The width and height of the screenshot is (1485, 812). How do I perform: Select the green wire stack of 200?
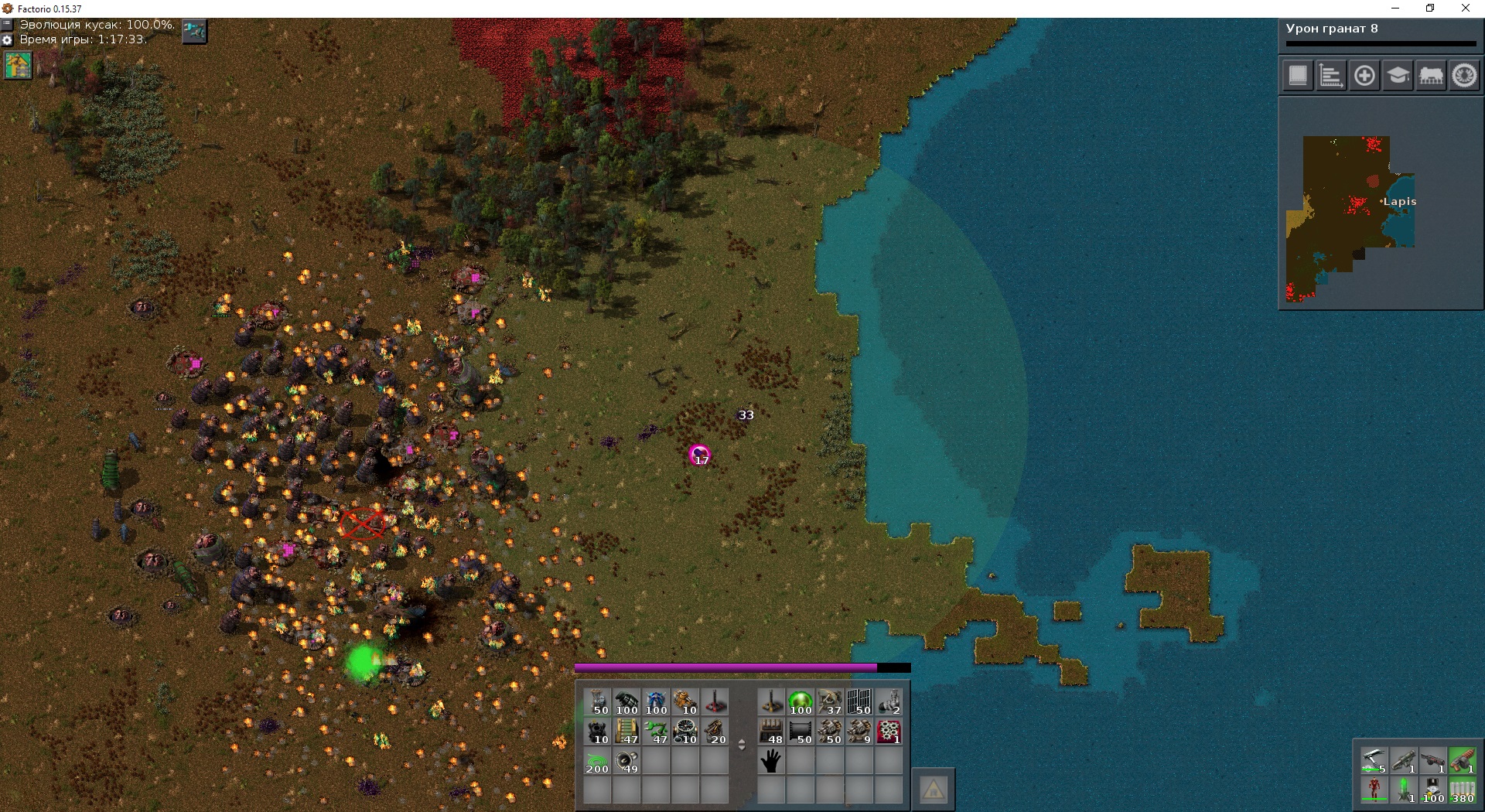tap(597, 762)
